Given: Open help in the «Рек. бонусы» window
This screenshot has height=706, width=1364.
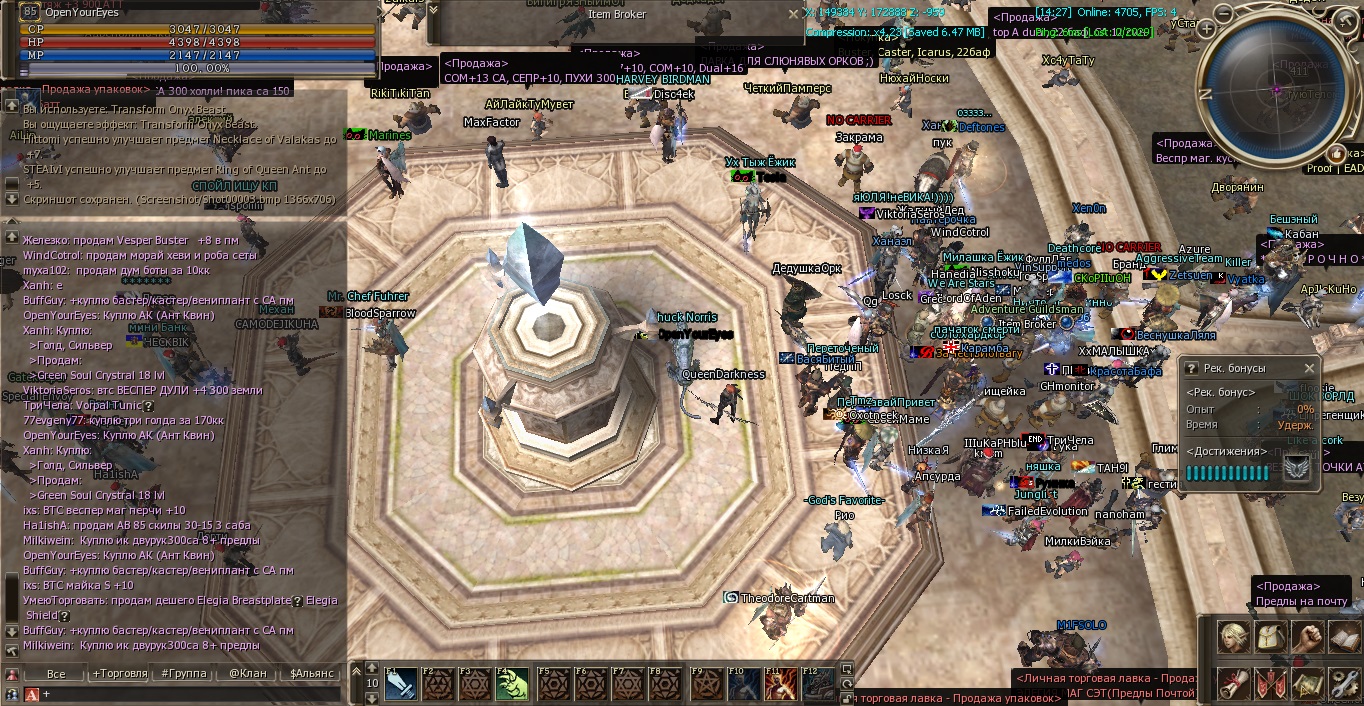Looking at the screenshot, I should 1191,368.
